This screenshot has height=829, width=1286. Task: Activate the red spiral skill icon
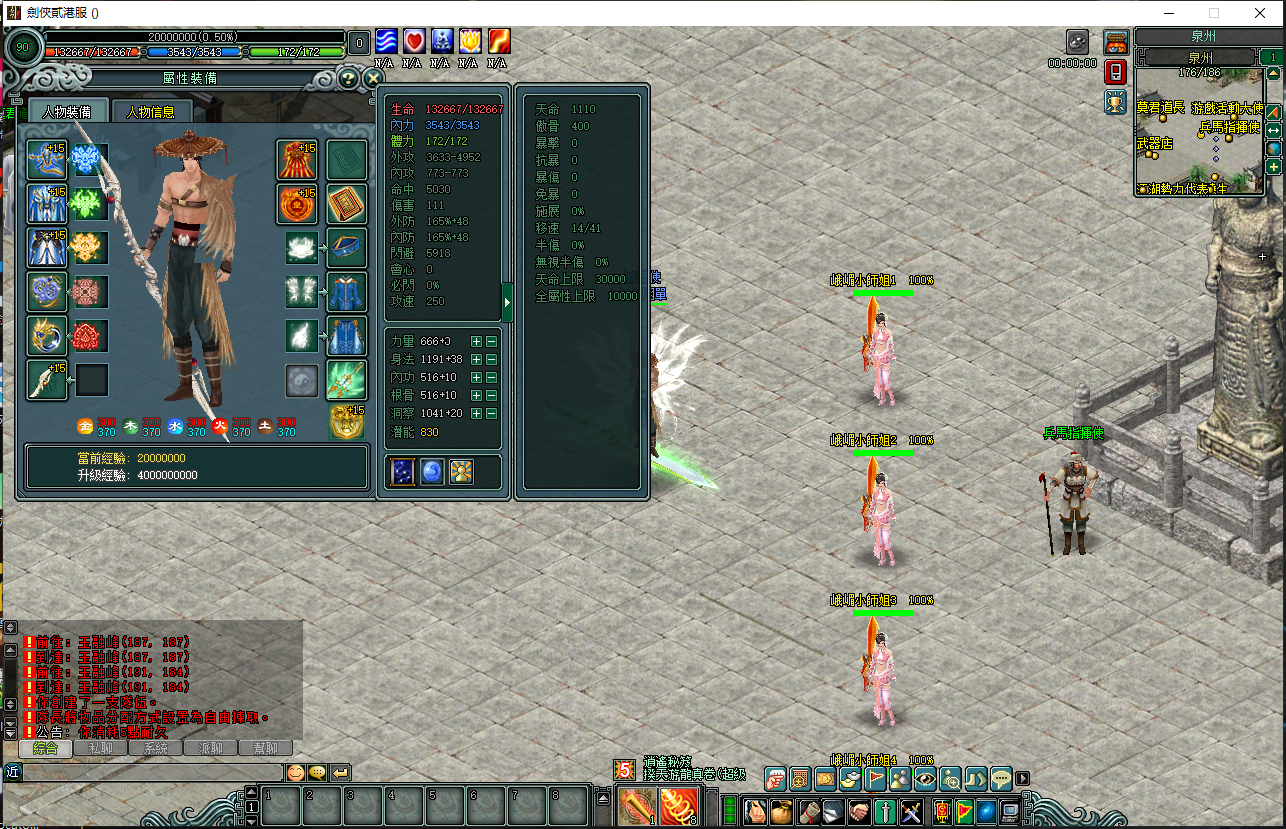point(679,806)
